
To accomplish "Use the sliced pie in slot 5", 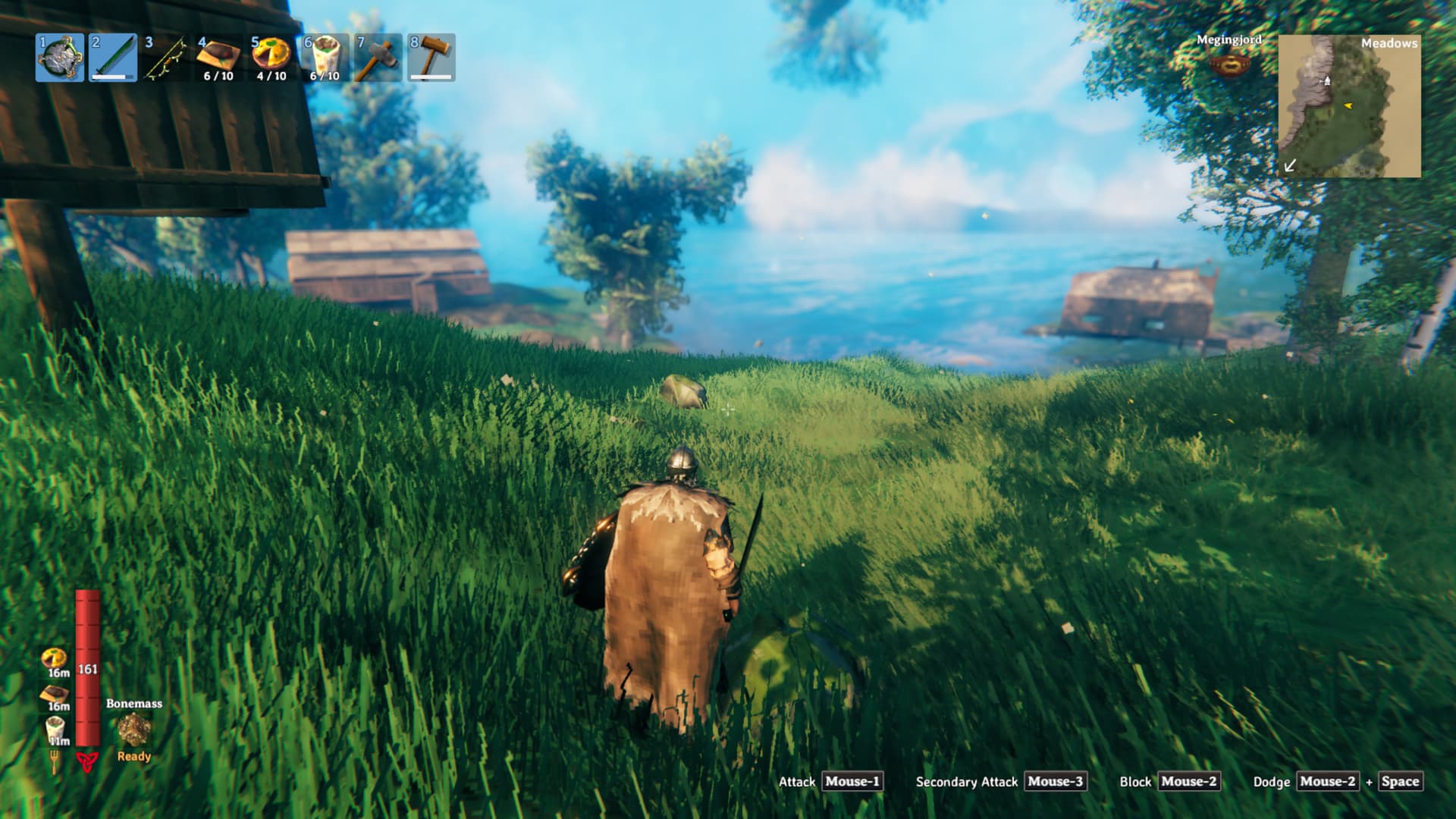I will [271, 58].
